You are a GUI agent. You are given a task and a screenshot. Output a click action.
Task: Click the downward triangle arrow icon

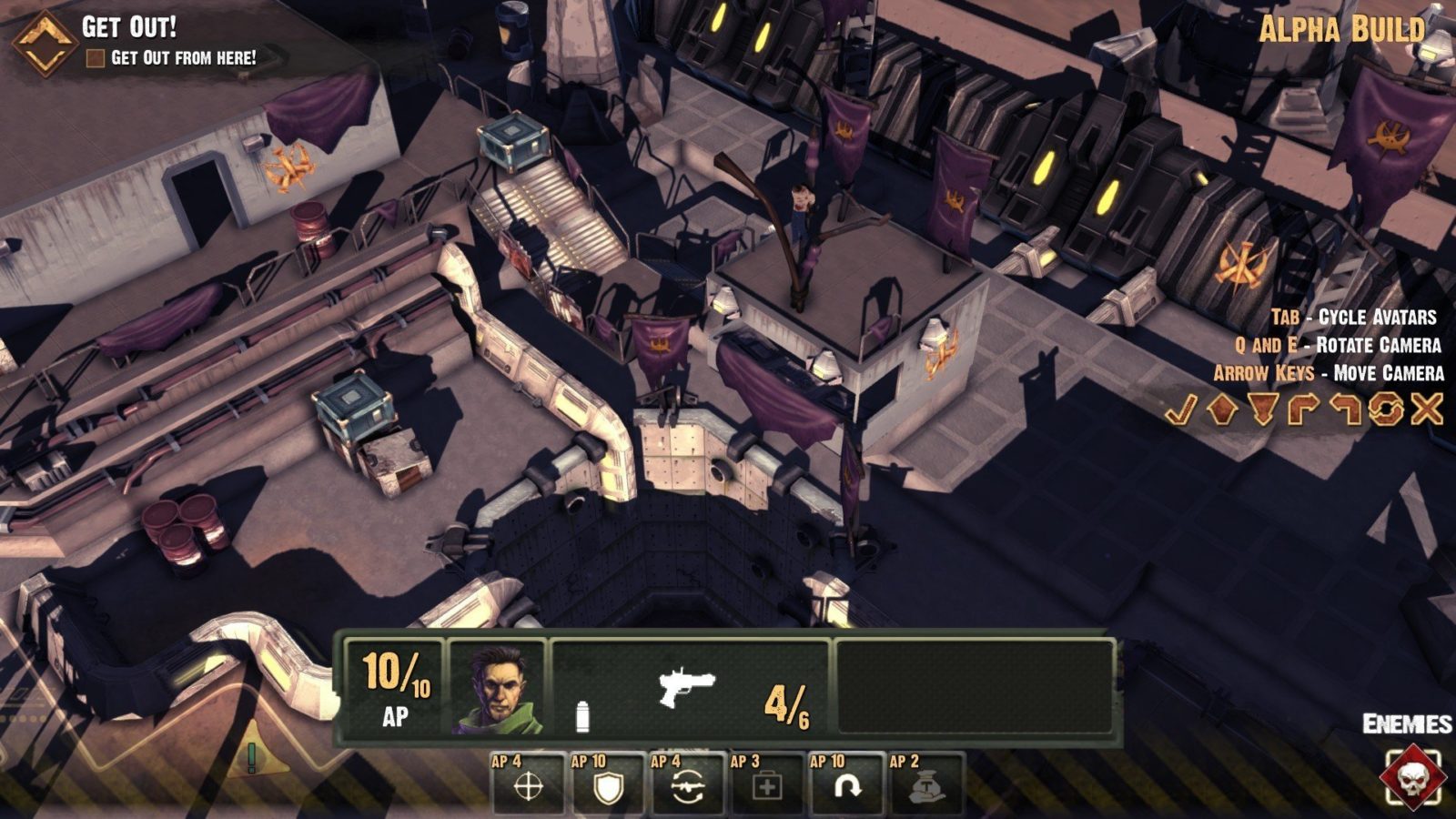1263,410
